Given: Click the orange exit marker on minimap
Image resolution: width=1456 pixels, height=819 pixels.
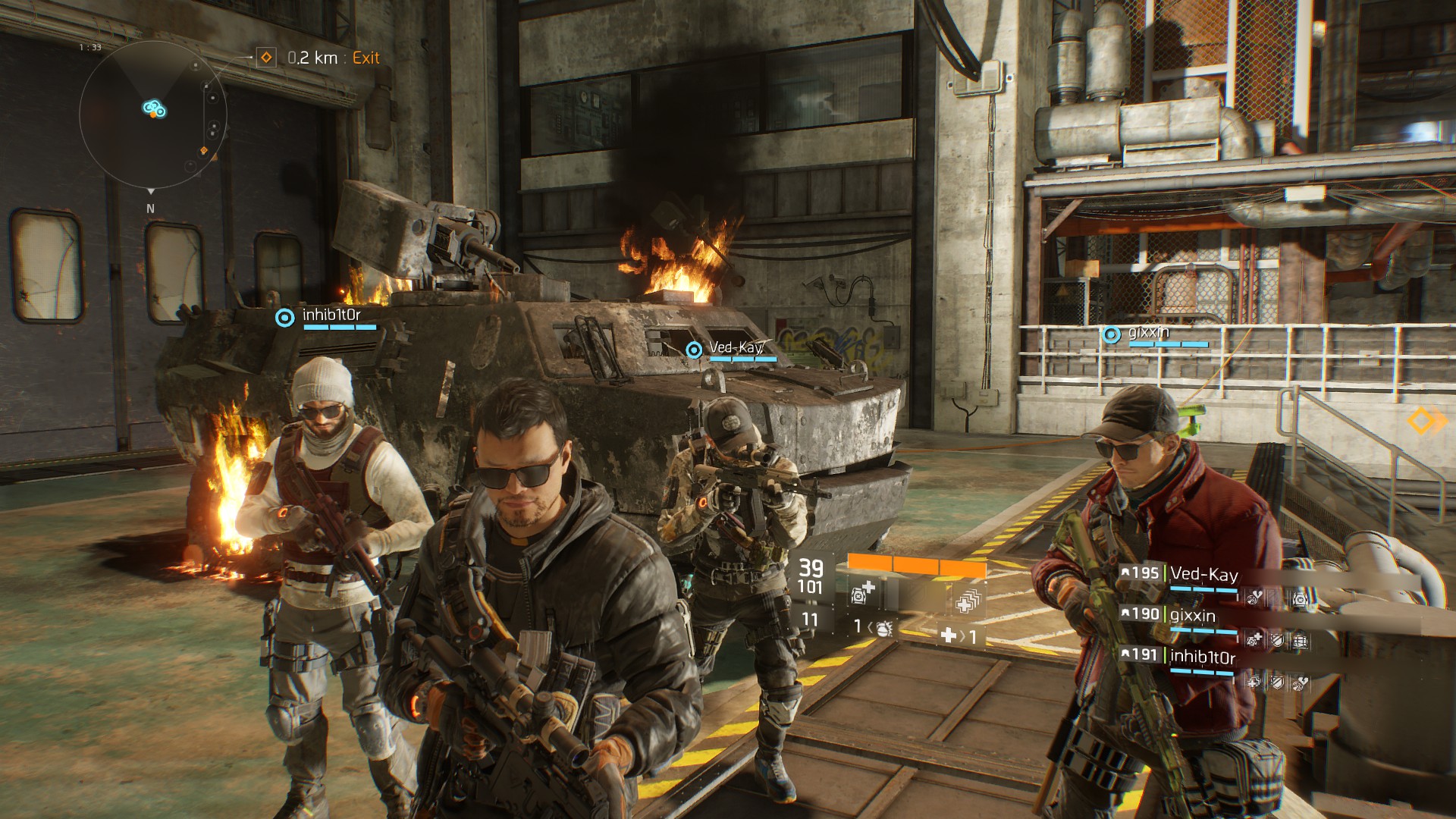Looking at the screenshot, I should 203,151.
